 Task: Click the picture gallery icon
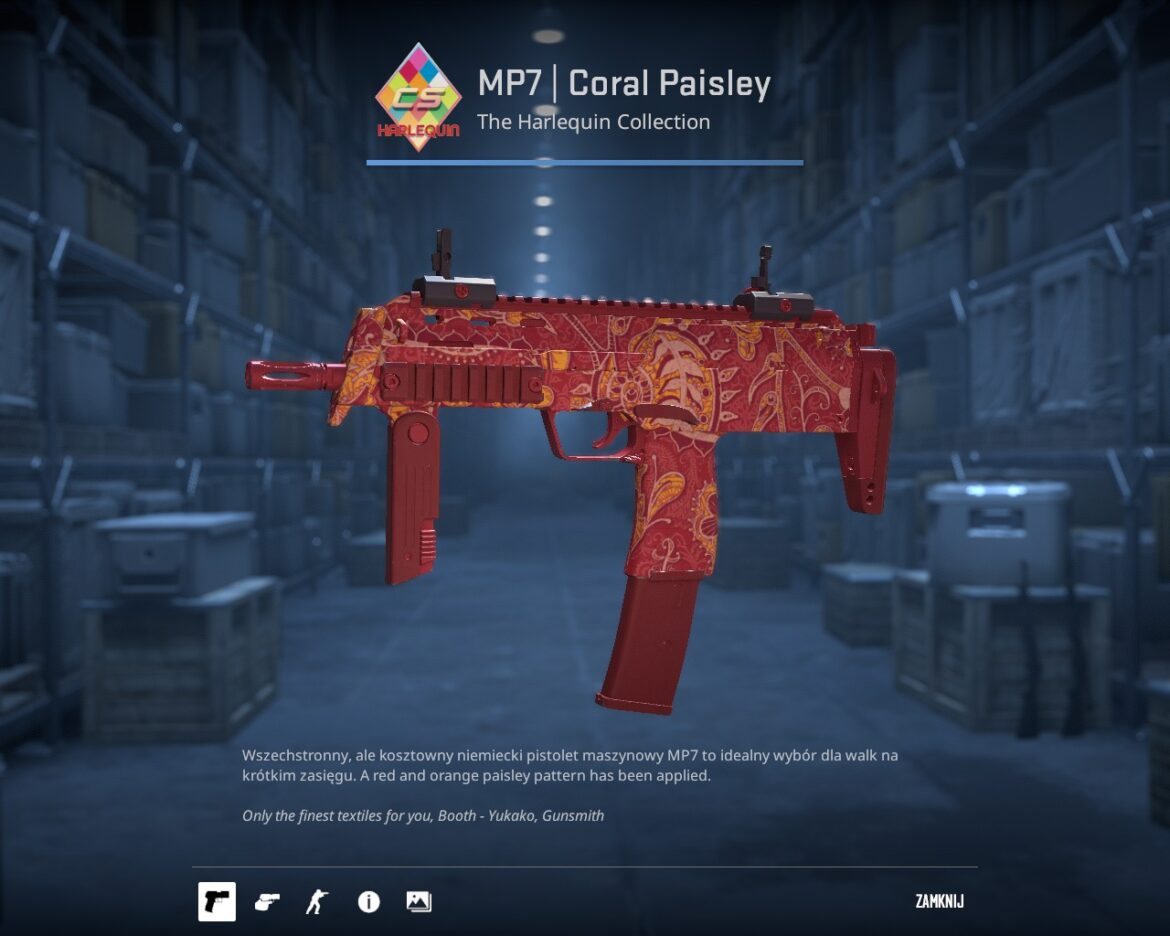(418, 902)
